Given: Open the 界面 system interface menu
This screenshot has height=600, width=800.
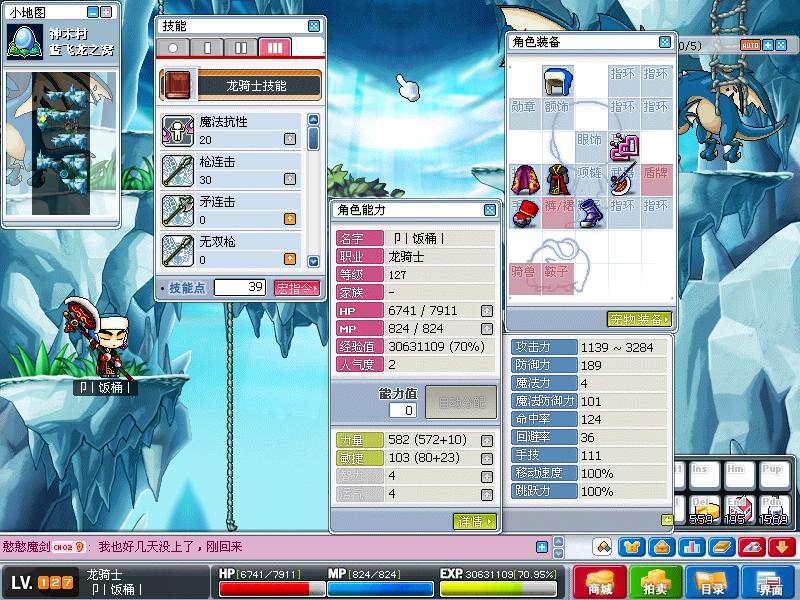Looking at the screenshot, I should (768, 583).
